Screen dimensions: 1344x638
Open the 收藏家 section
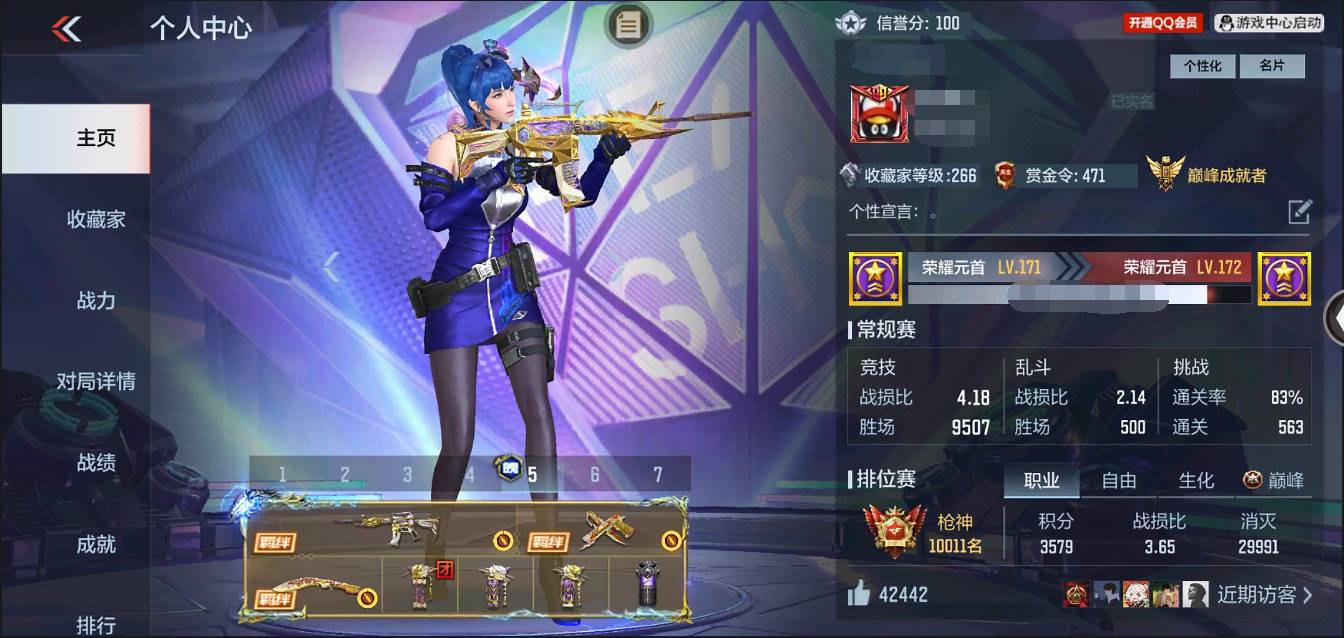[x=96, y=219]
